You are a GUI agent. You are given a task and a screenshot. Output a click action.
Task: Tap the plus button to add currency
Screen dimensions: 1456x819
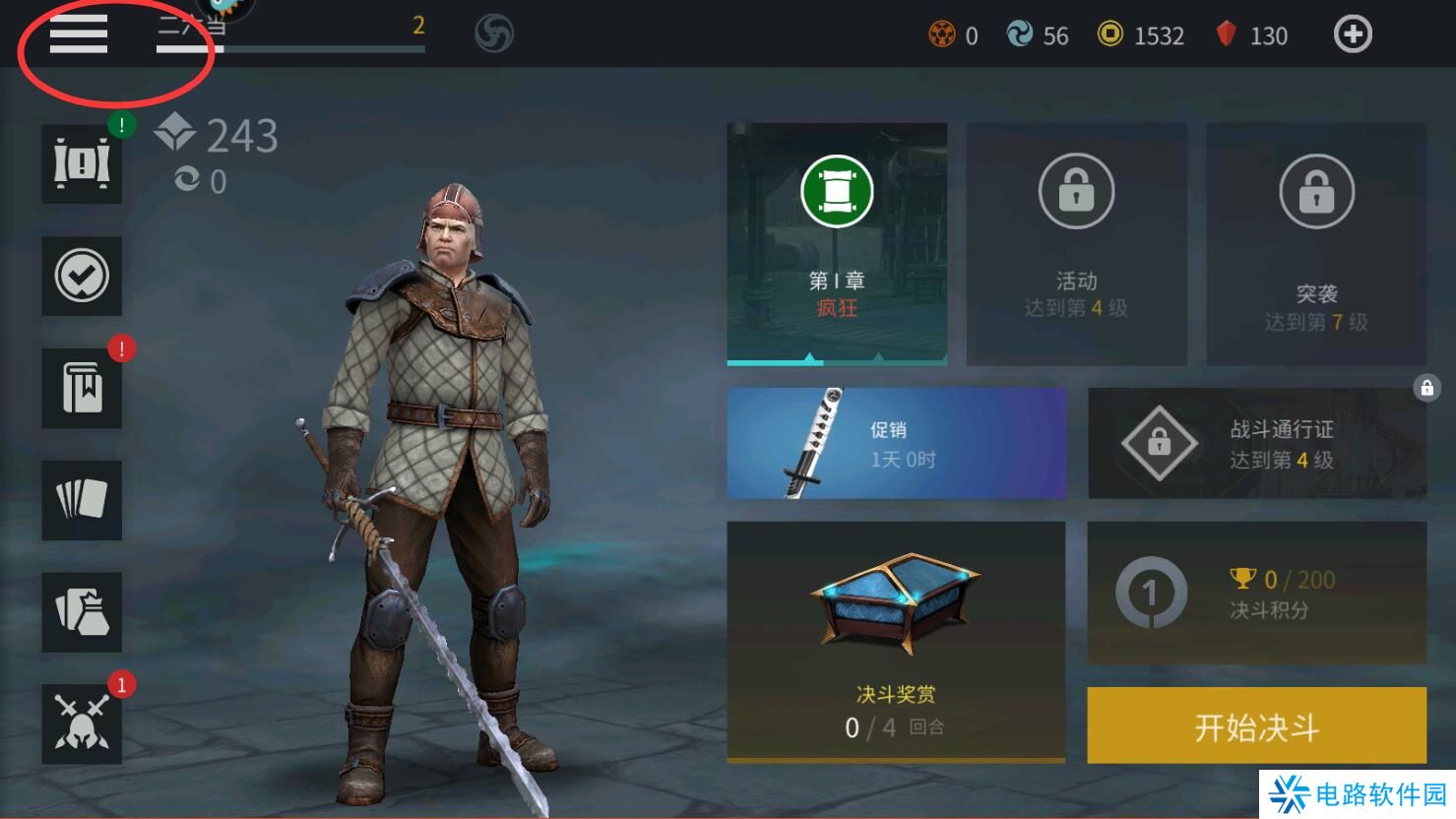pos(1353,35)
